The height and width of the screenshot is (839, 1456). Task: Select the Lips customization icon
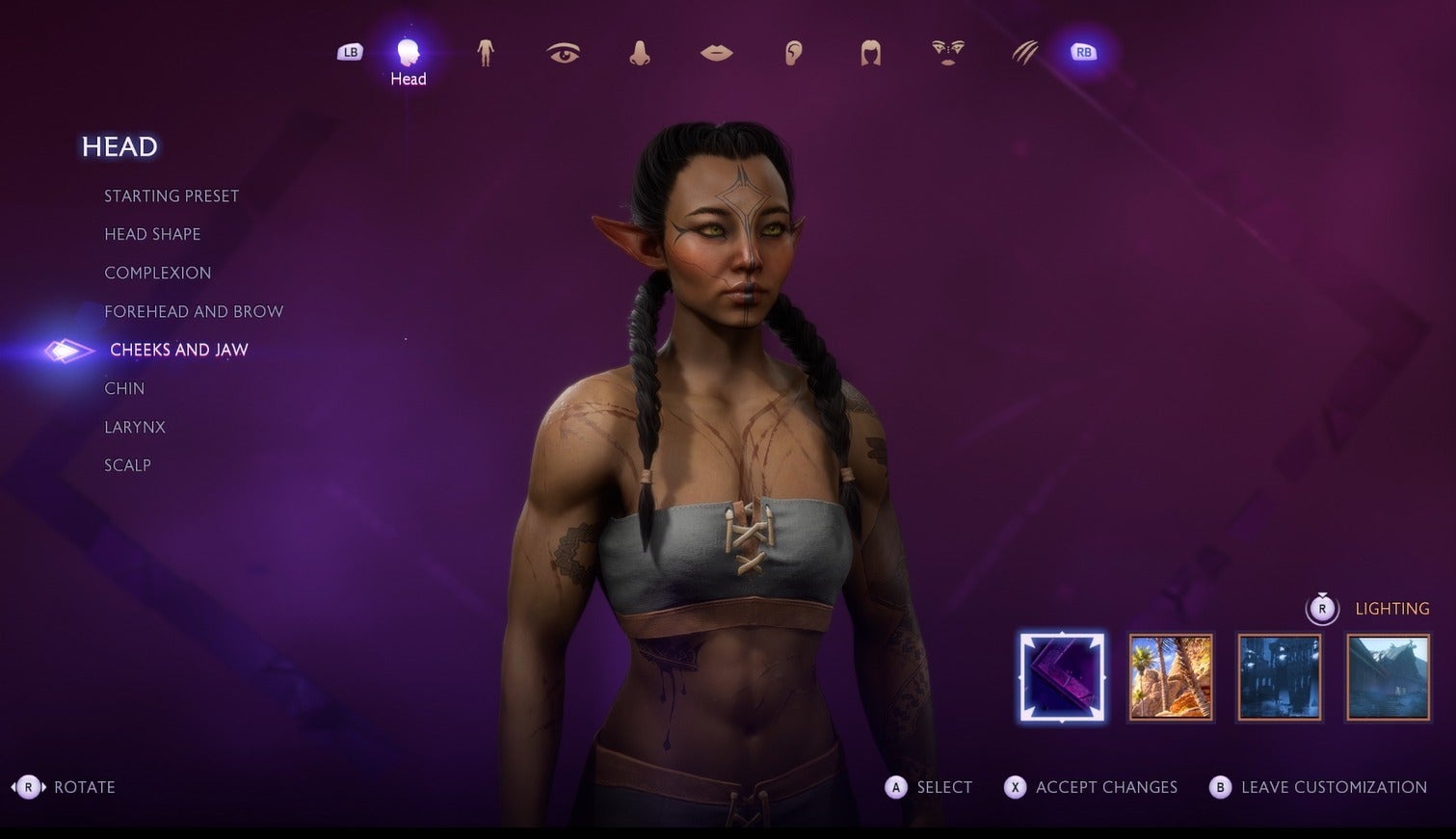pos(717,53)
